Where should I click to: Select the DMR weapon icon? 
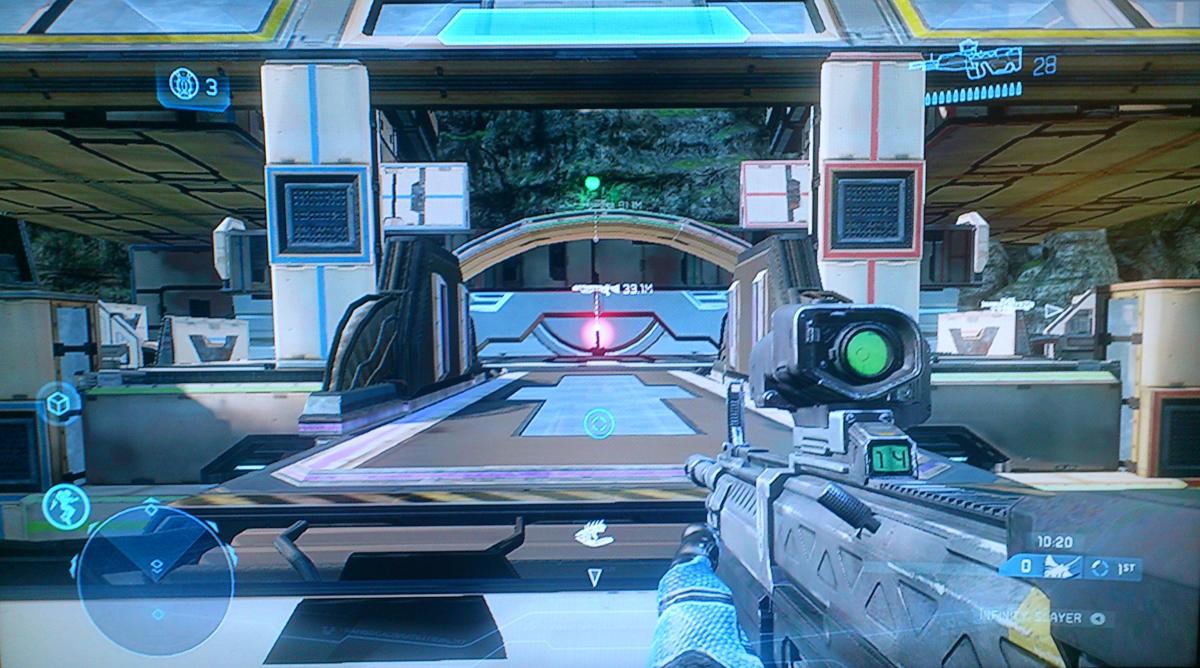coord(965,59)
